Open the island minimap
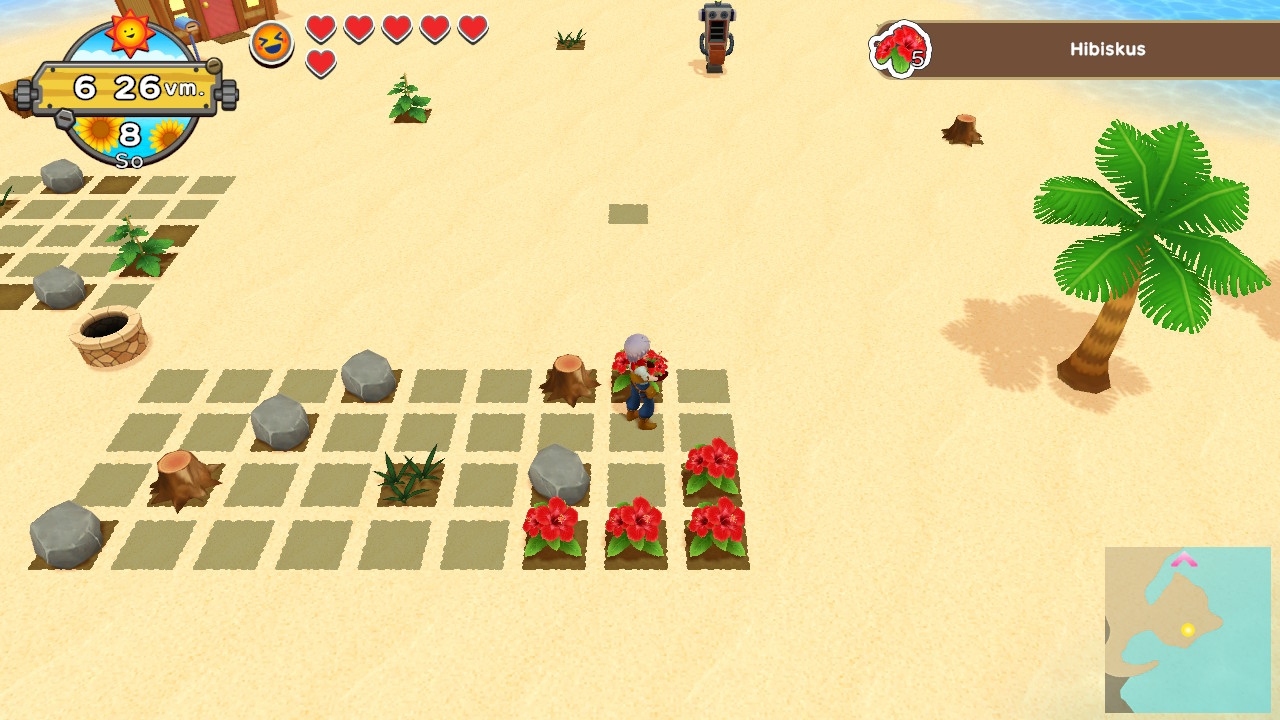This screenshot has width=1280, height=720. tap(1187, 629)
